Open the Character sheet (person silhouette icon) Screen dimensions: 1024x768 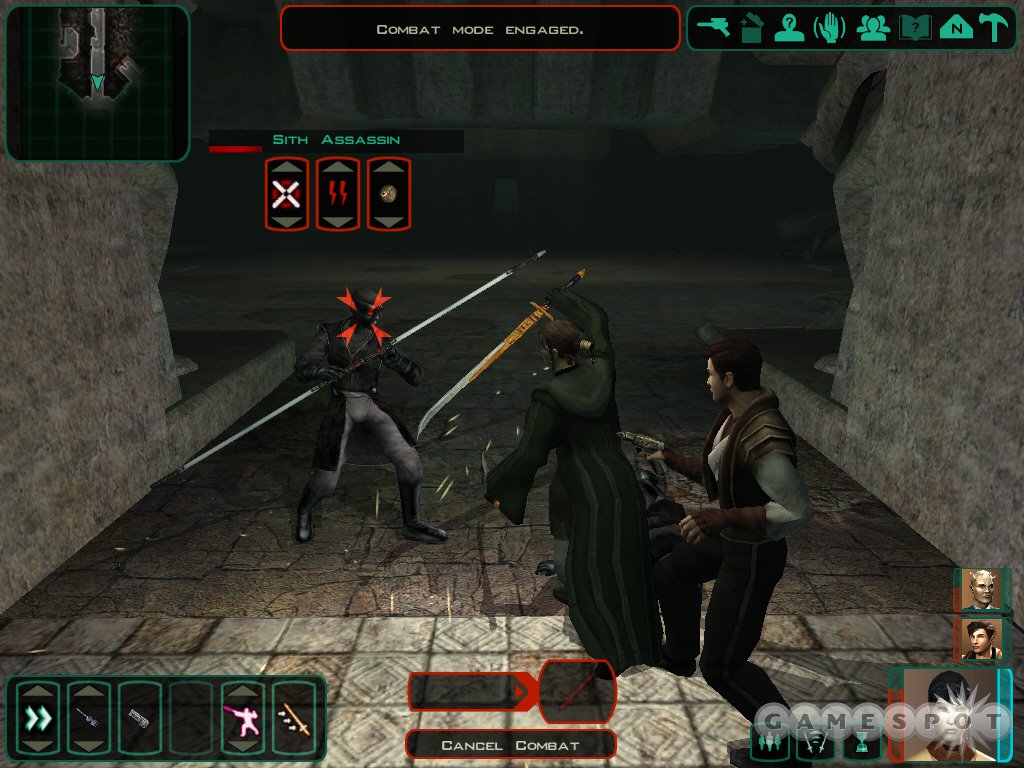(x=790, y=28)
